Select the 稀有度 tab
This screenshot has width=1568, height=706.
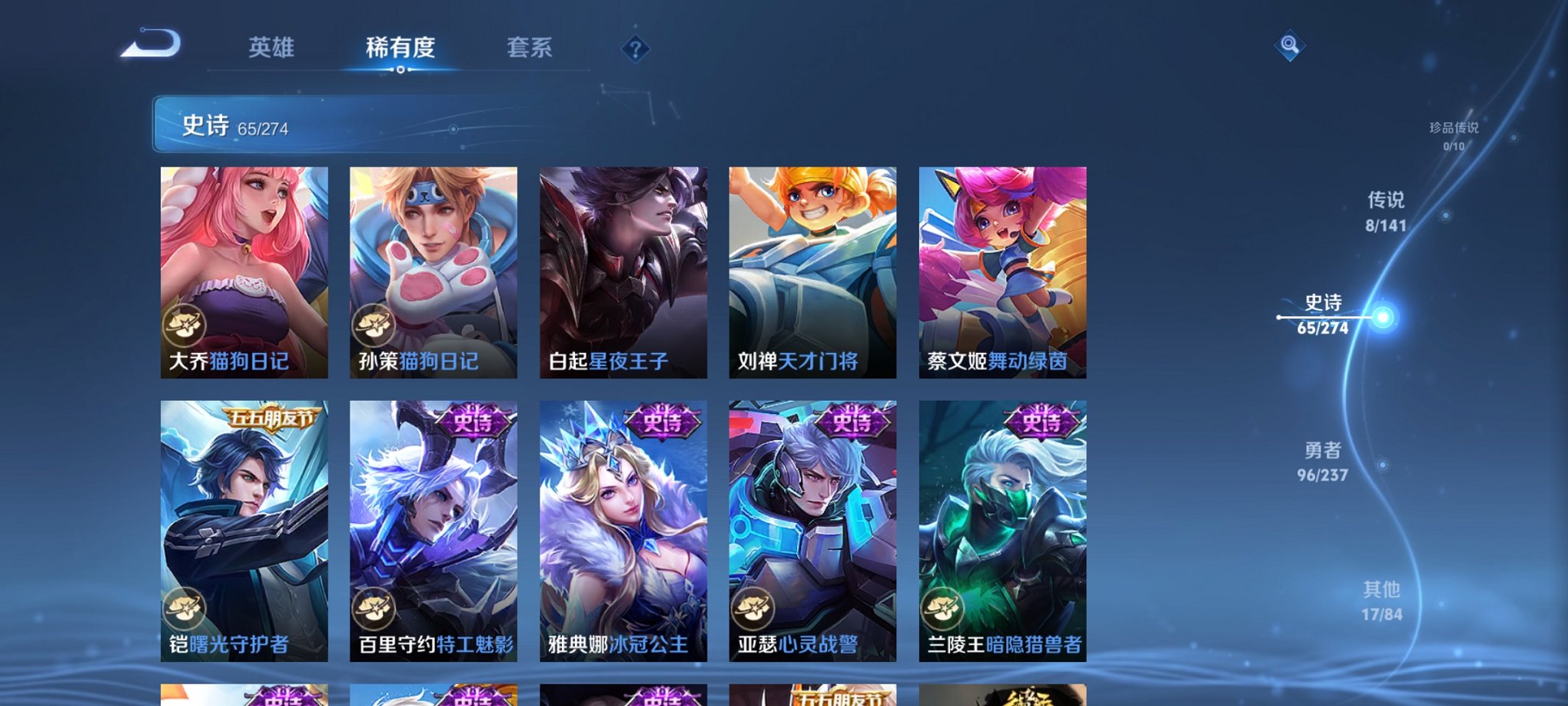(400, 46)
